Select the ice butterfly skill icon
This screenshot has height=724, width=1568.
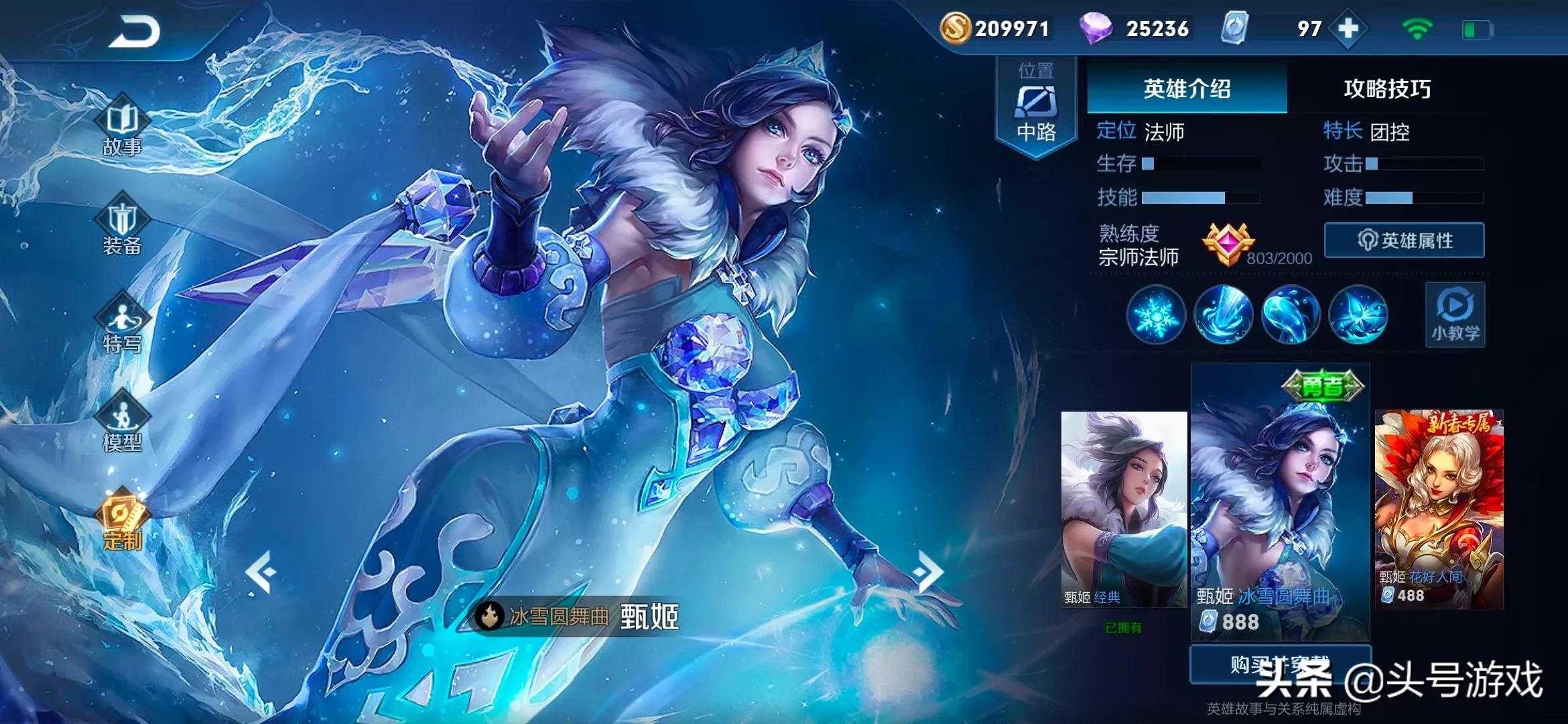pos(1358,315)
